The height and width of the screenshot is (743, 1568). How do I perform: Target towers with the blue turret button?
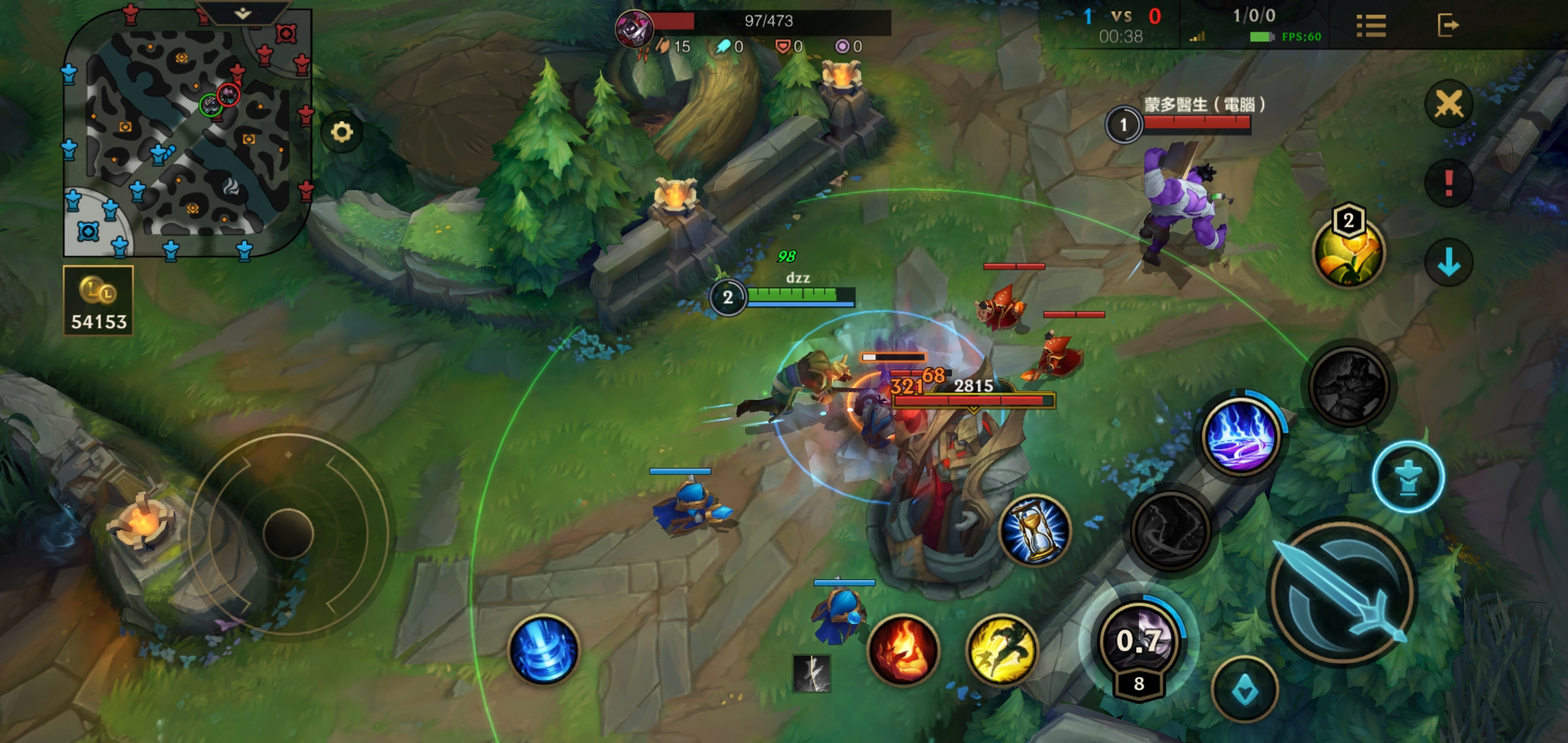1408,477
